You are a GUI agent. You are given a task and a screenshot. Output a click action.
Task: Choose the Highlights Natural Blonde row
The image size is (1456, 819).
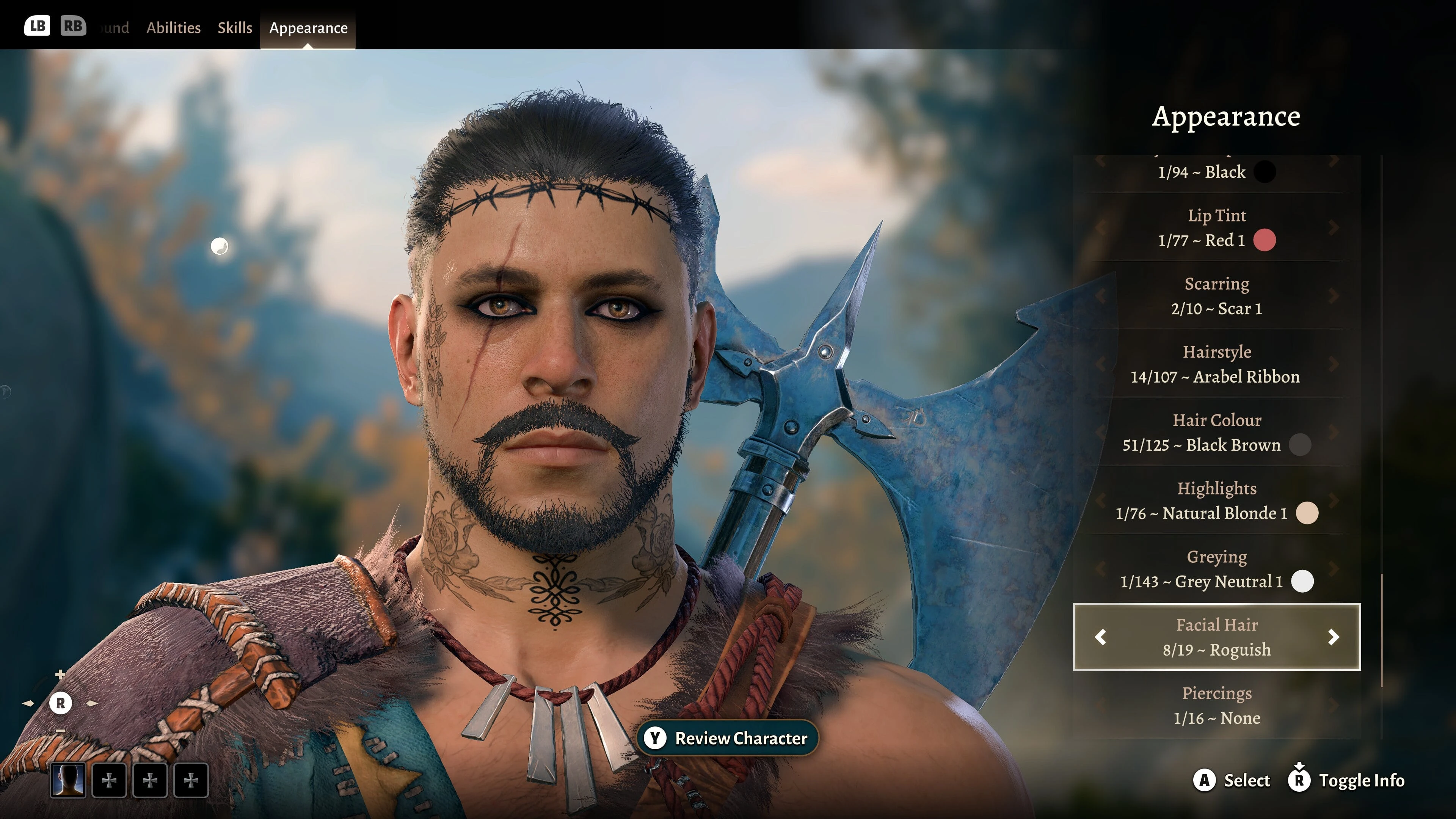point(1216,501)
